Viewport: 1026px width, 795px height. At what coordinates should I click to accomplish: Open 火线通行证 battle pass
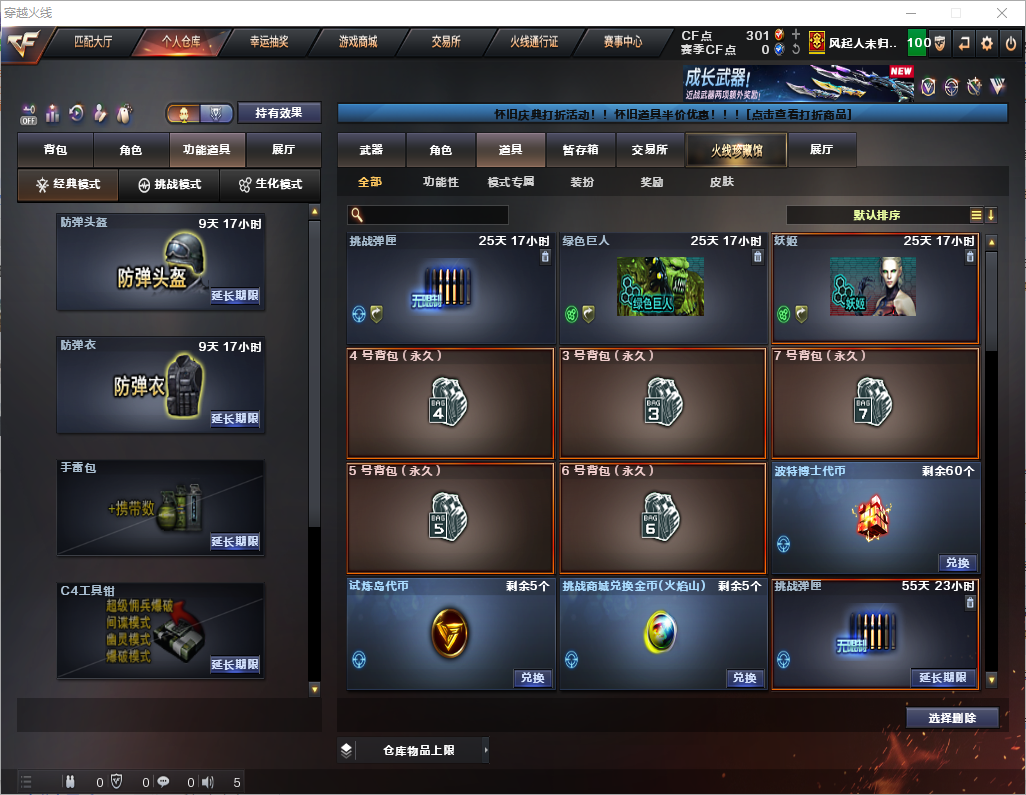point(534,43)
